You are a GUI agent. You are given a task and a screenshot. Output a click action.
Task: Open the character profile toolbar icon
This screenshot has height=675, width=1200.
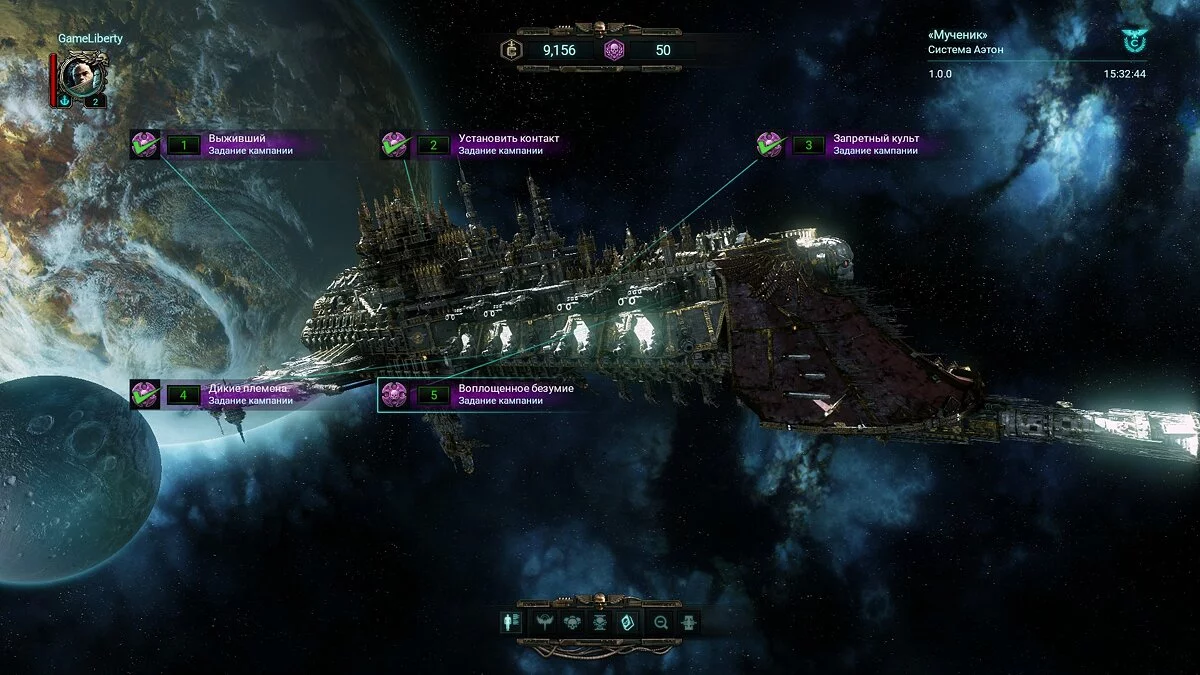click(x=511, y=622)
